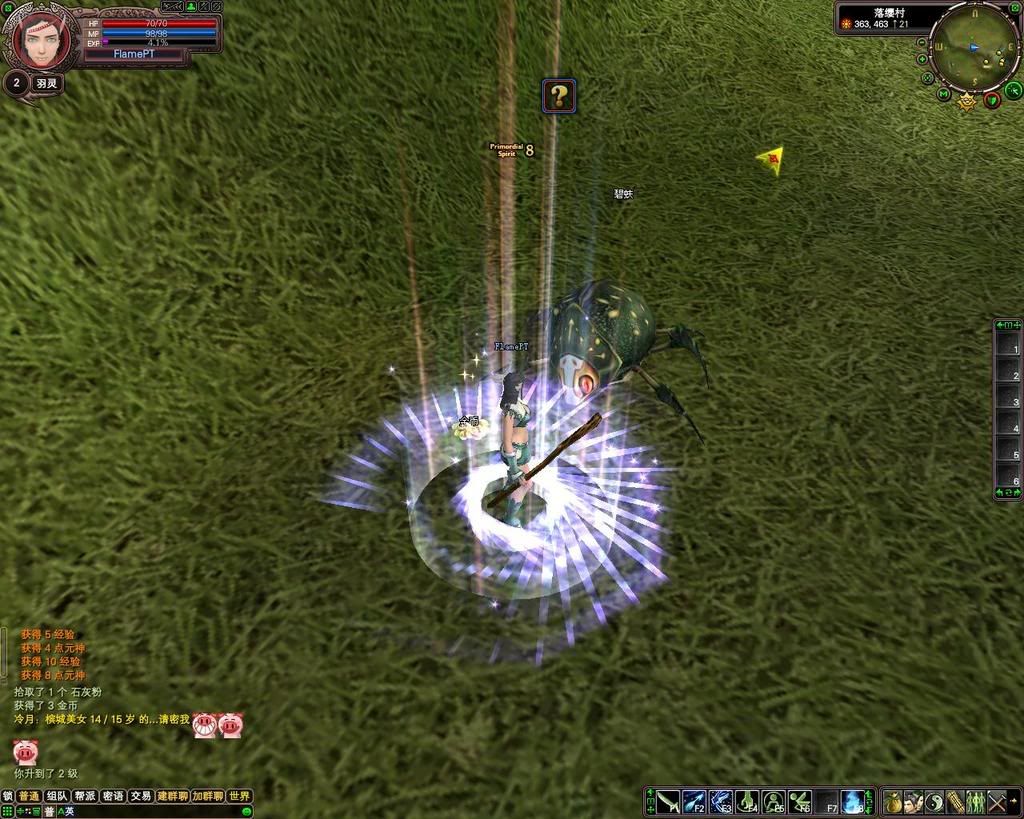Activate the F1 sword slash skill
The width and height of the screenshot is (1024, 819).
pyautogui.click(x=668, y=801)
